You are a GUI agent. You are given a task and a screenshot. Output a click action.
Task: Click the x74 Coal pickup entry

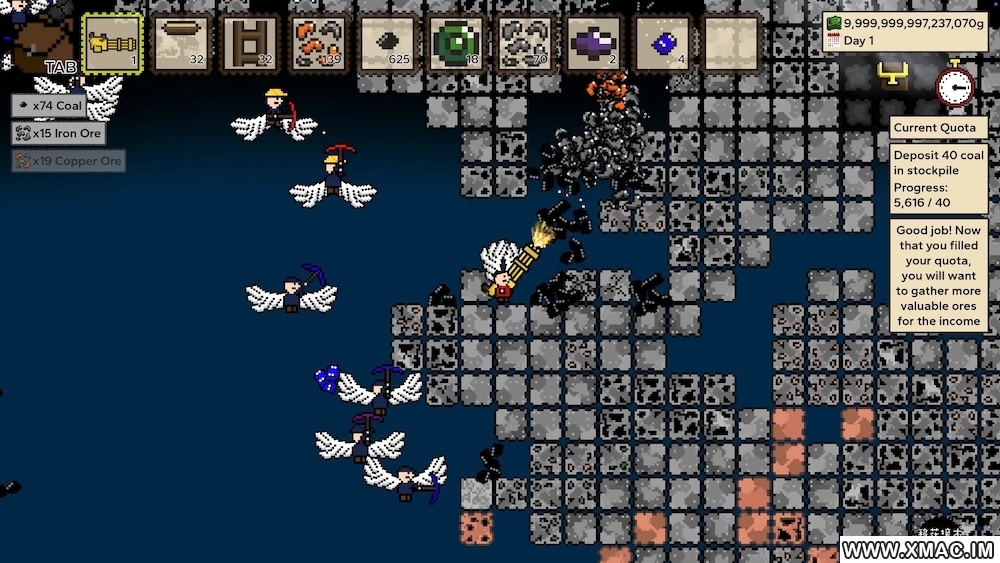[50, 105]
